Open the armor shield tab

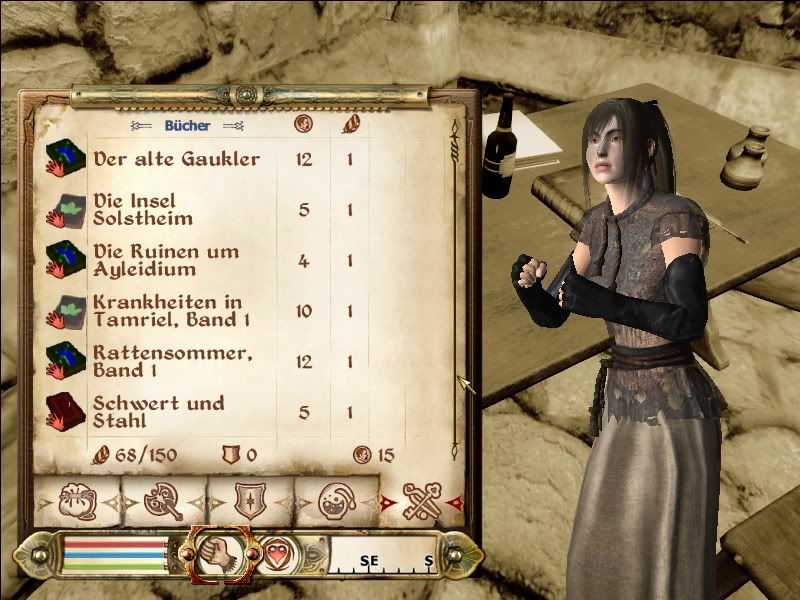point(247,502)
